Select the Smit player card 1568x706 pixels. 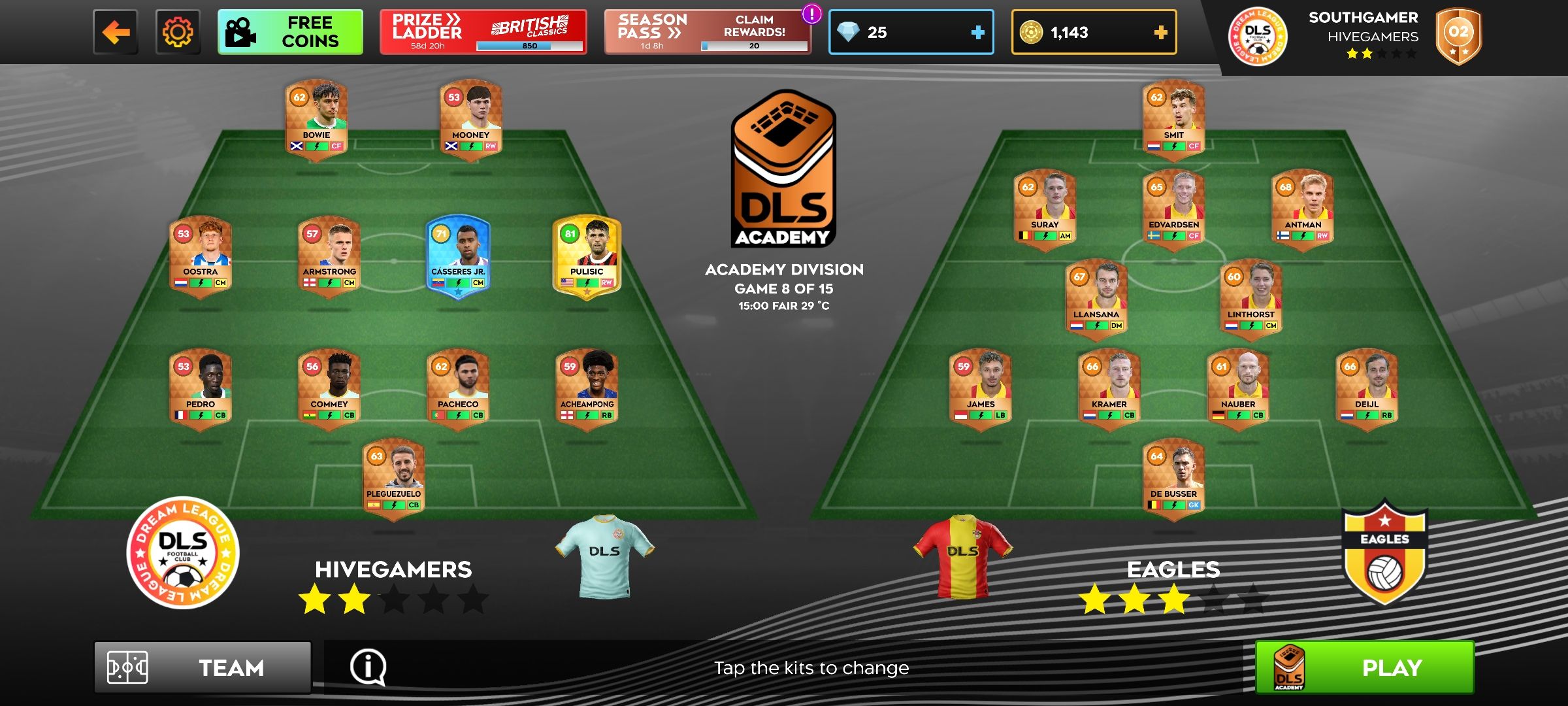[x=1173, y=118]
